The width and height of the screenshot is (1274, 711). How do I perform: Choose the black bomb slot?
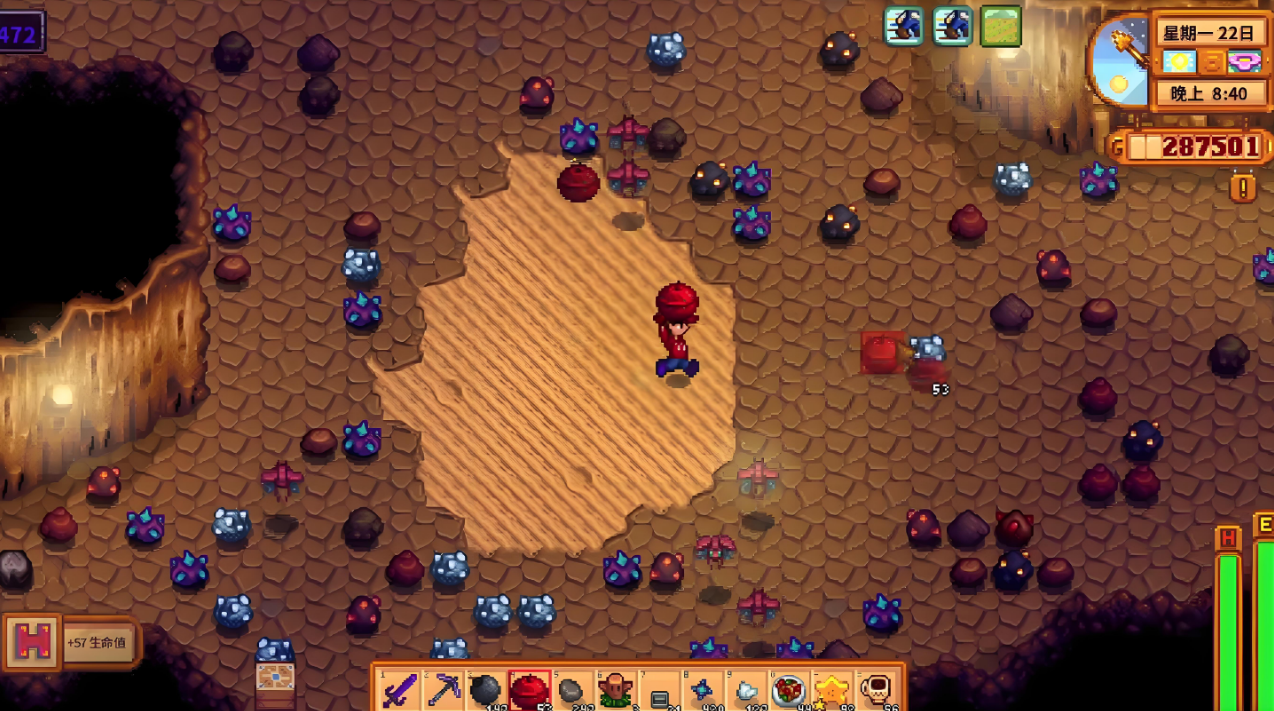click(x=486, y=689)
